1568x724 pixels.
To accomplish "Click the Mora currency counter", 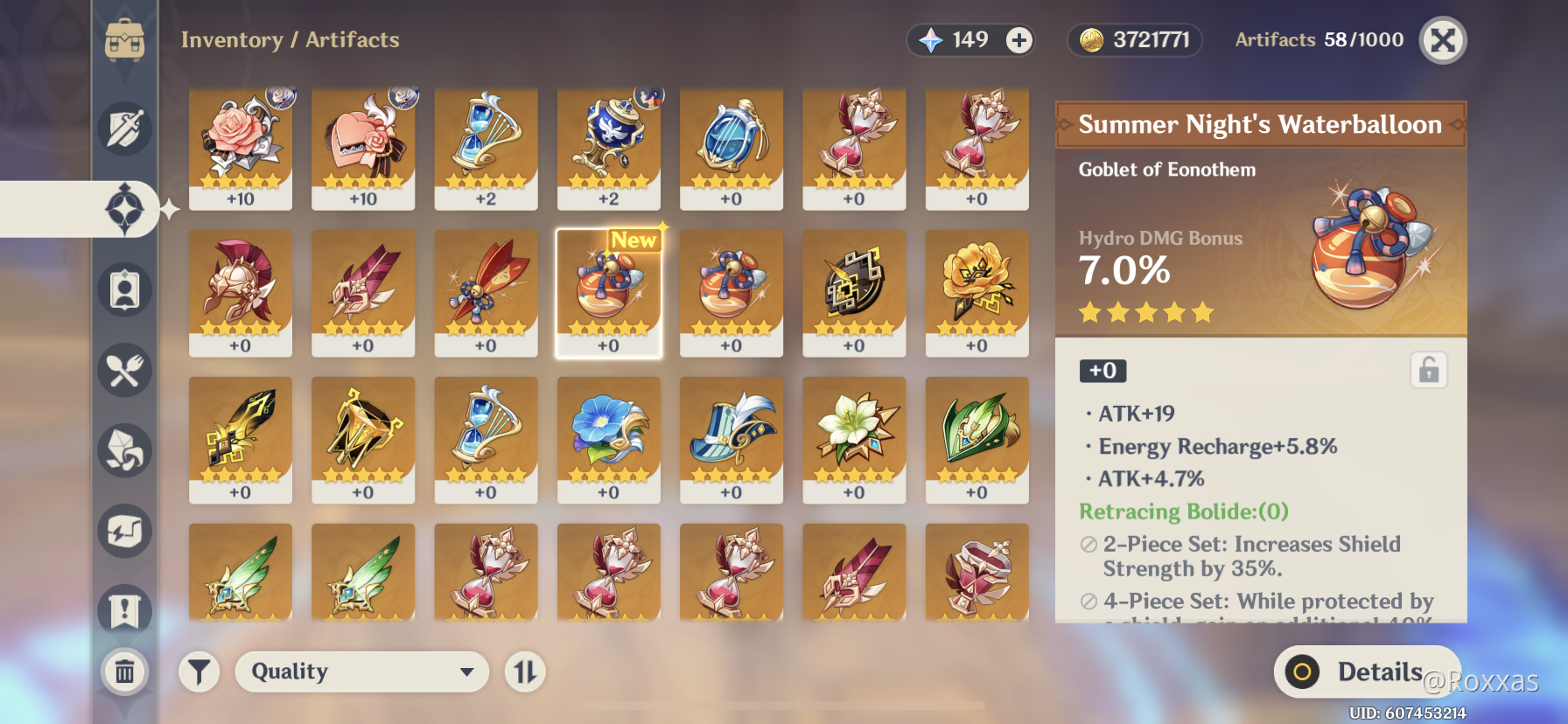I will [1133, 39].
